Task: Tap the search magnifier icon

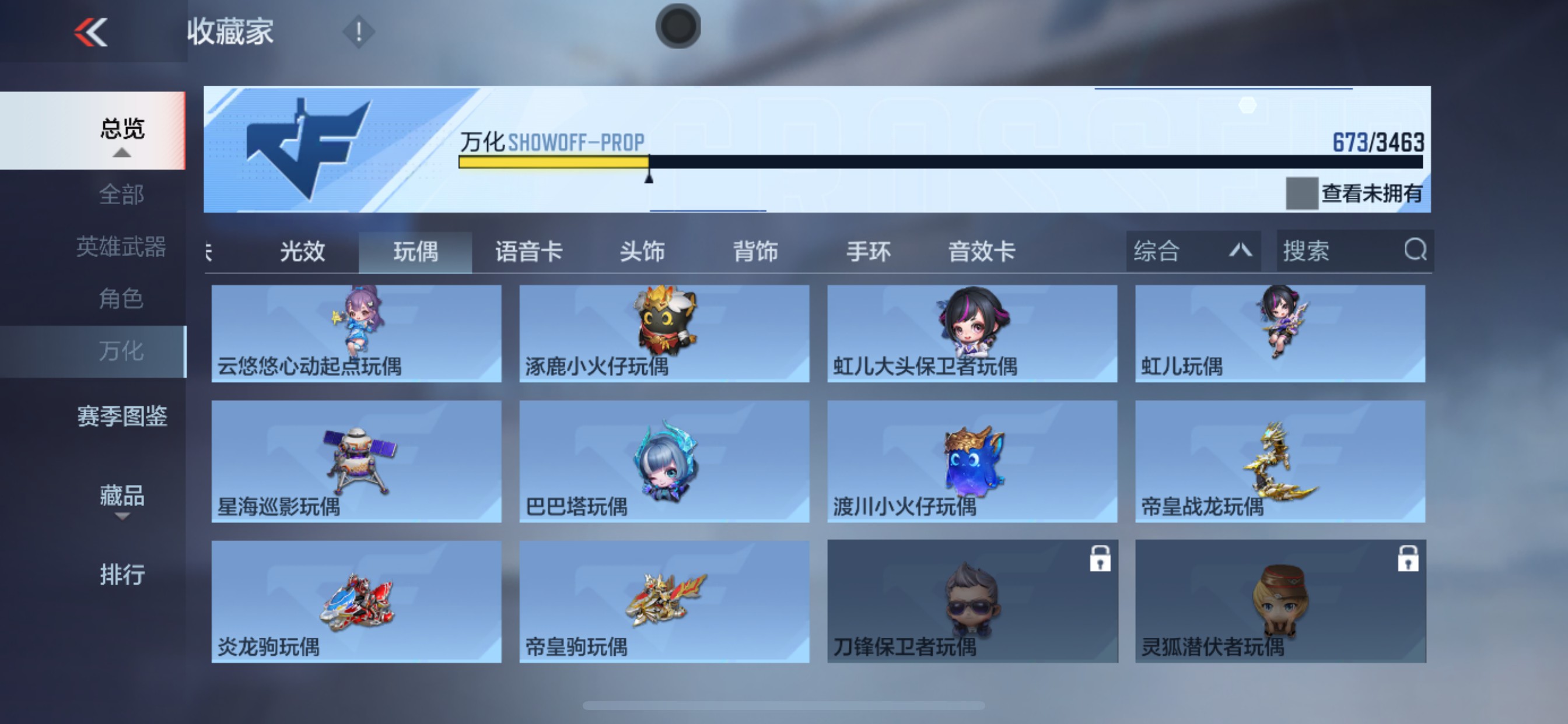Action: (1417, 250)
